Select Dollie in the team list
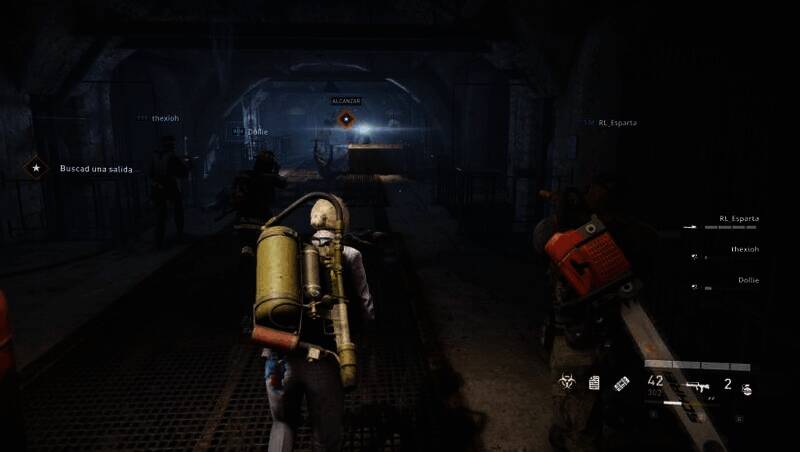Screen dimensions: 800x452 tap(748, 280)
